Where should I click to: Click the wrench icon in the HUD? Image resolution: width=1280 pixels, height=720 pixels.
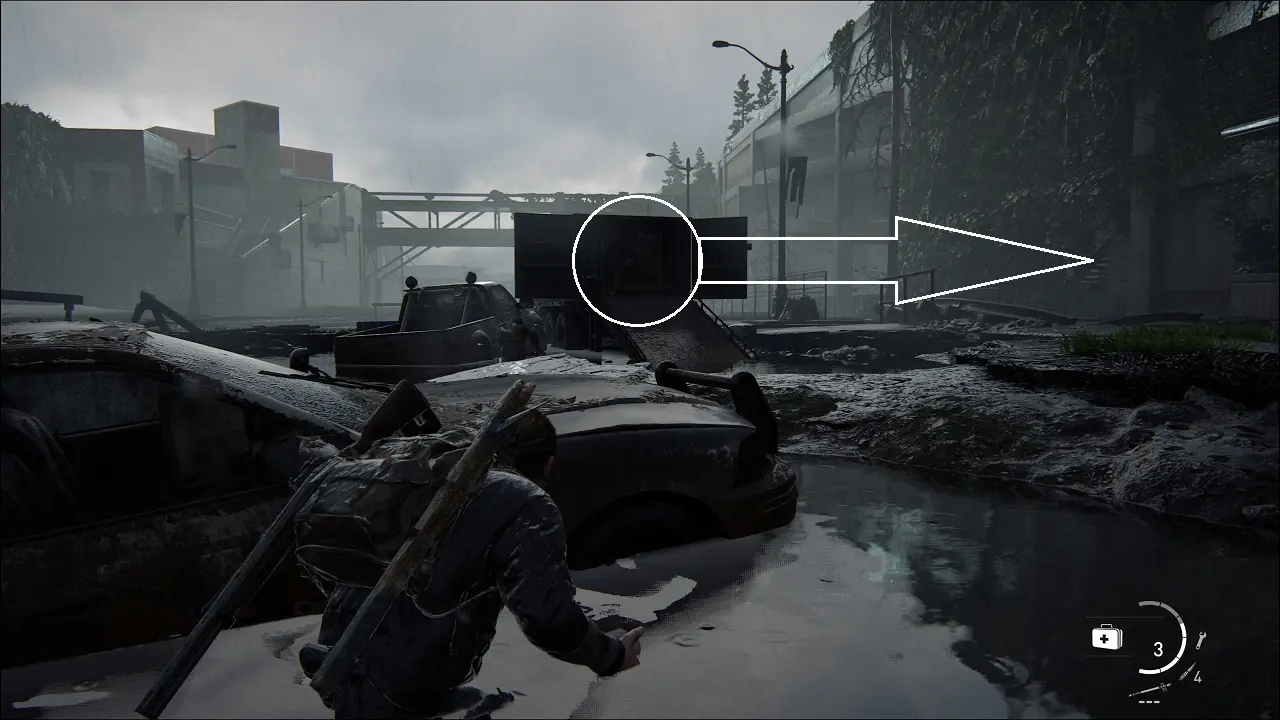click(x=1201, y=639)
